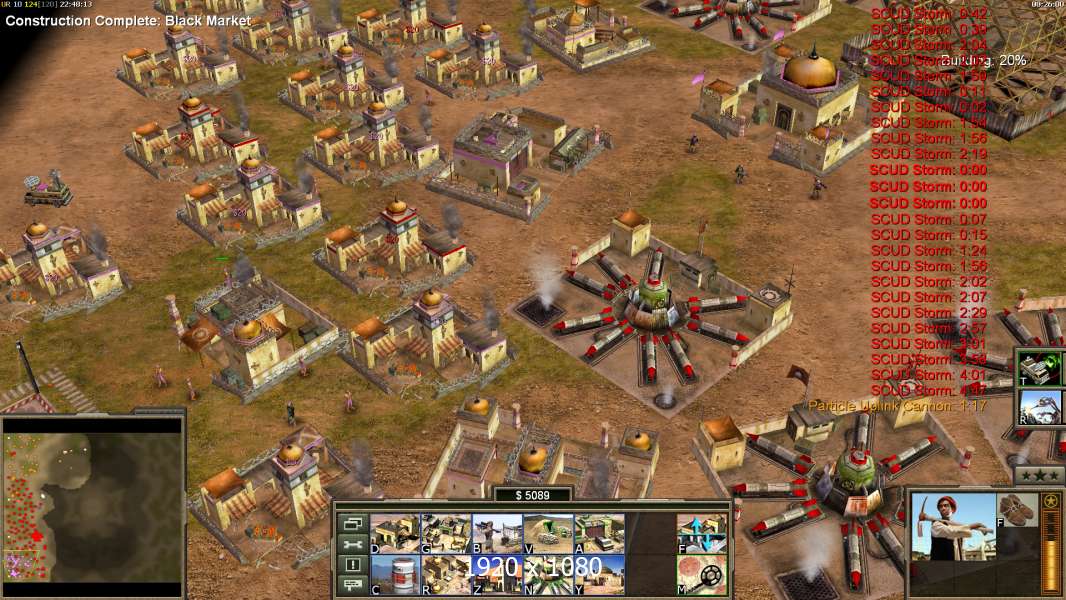Click the wrench button on command bar
This screenshot has width=1066, height=600.
tap(352, 544)
